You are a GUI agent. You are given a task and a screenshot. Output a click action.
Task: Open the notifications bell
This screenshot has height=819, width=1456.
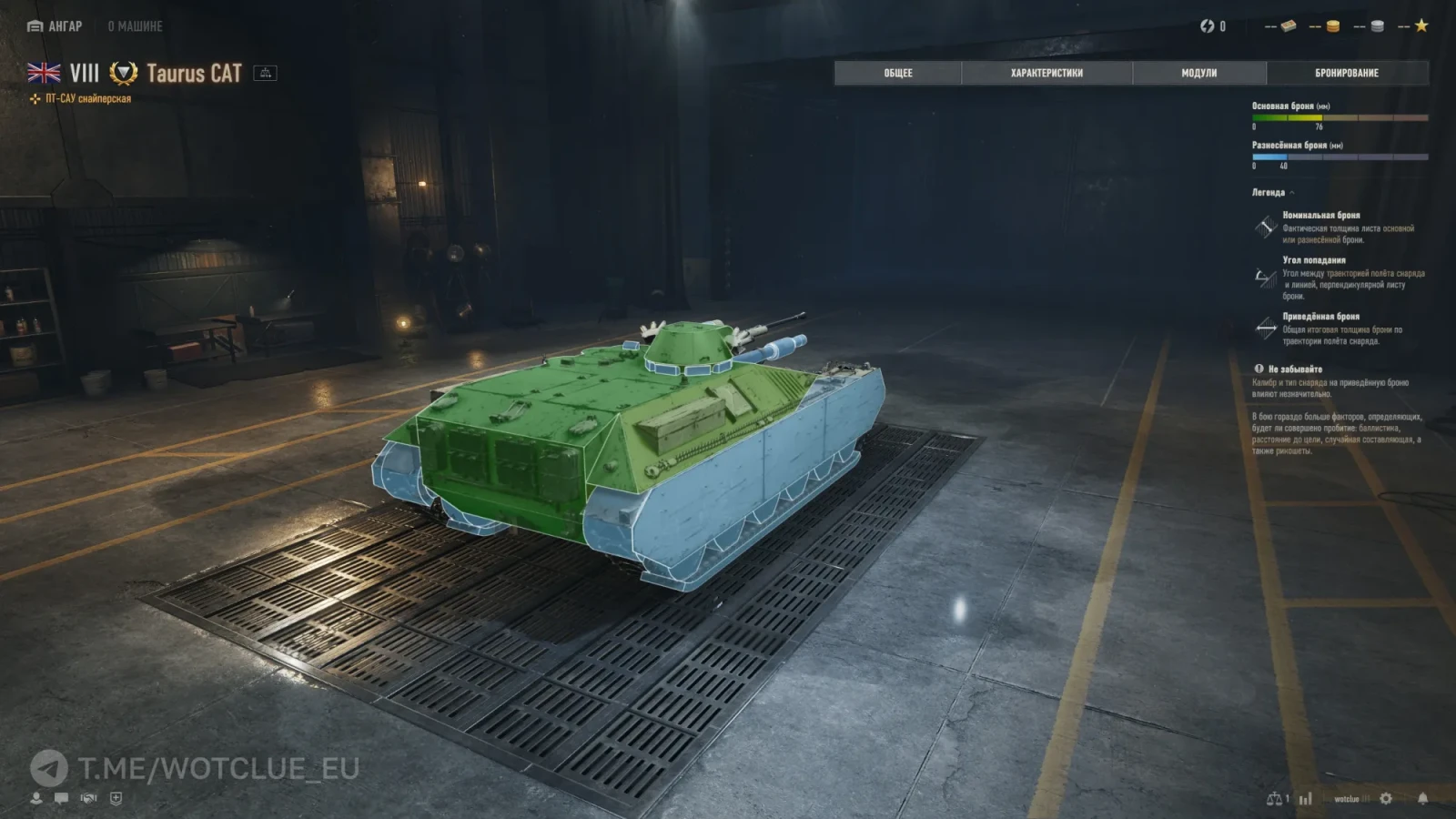(x=1422, y=798)
